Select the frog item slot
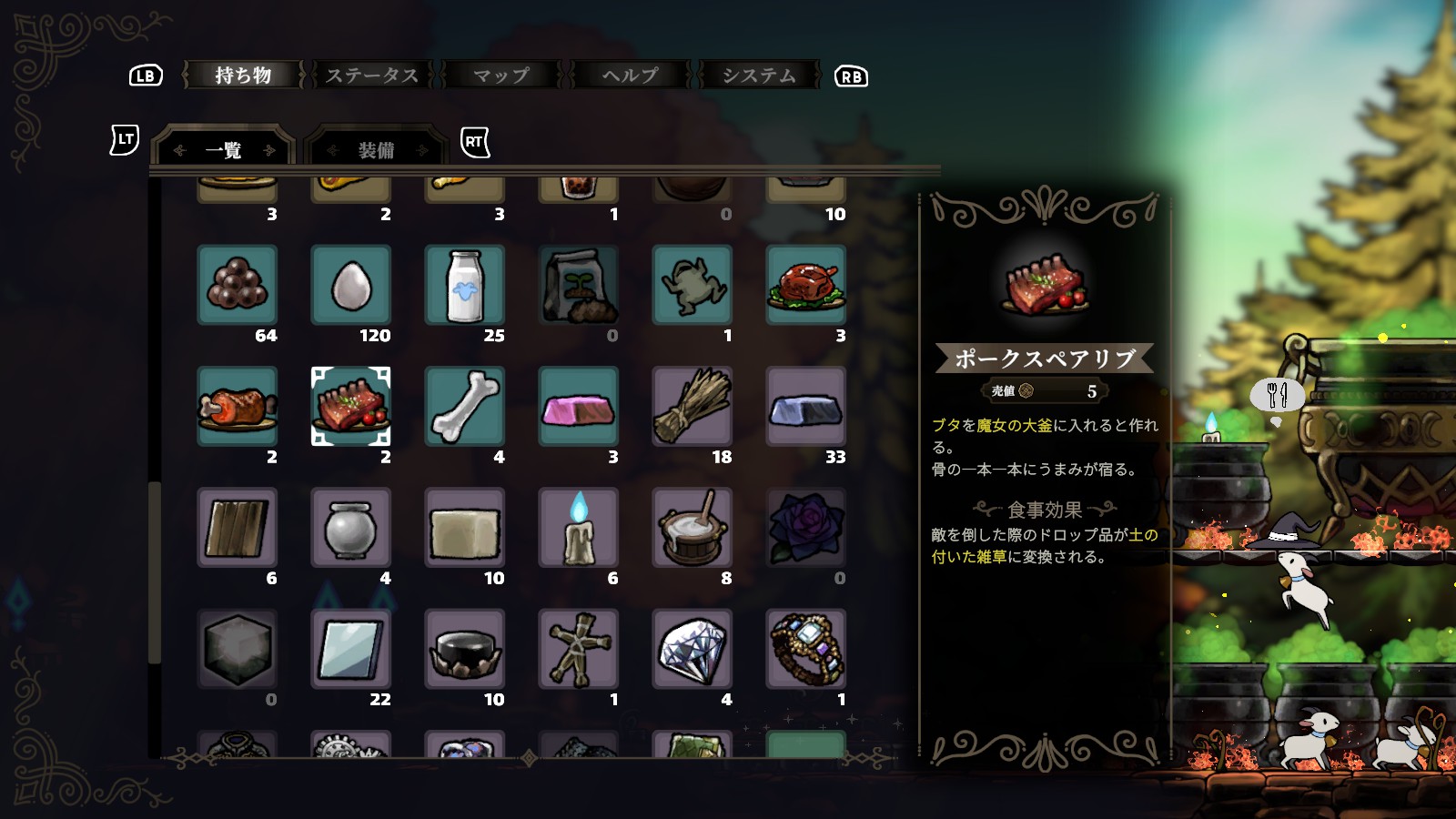Screen dimensions: 1456x819 (x=693, y=285)
